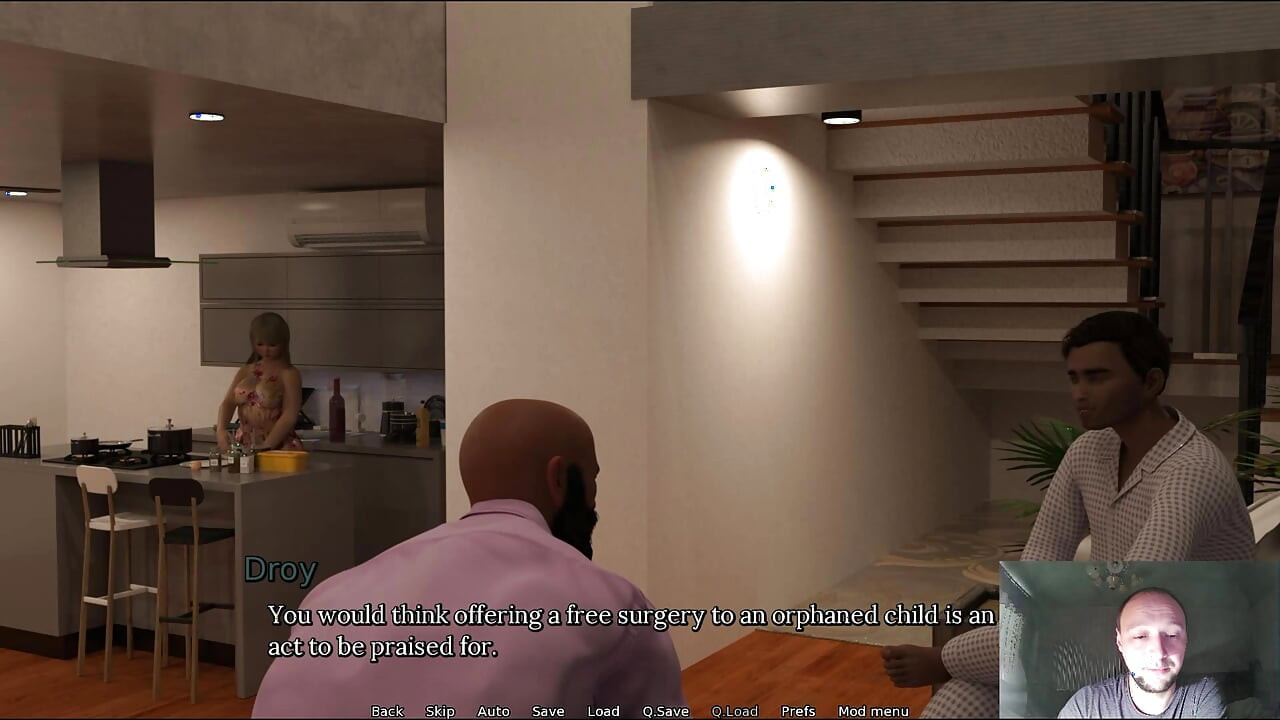
Task: Click the speaker name label Droy
Action: (x=280, y=570)
